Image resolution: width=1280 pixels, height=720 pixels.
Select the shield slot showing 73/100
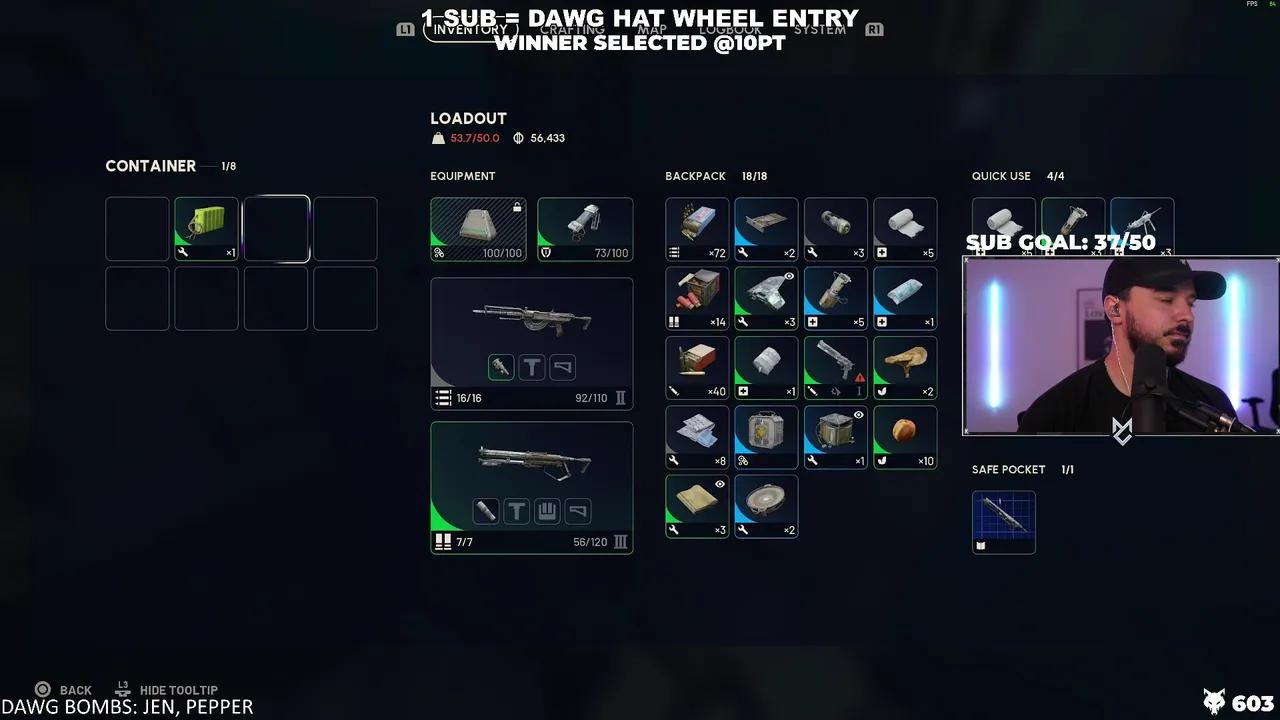tap(585, 229)
